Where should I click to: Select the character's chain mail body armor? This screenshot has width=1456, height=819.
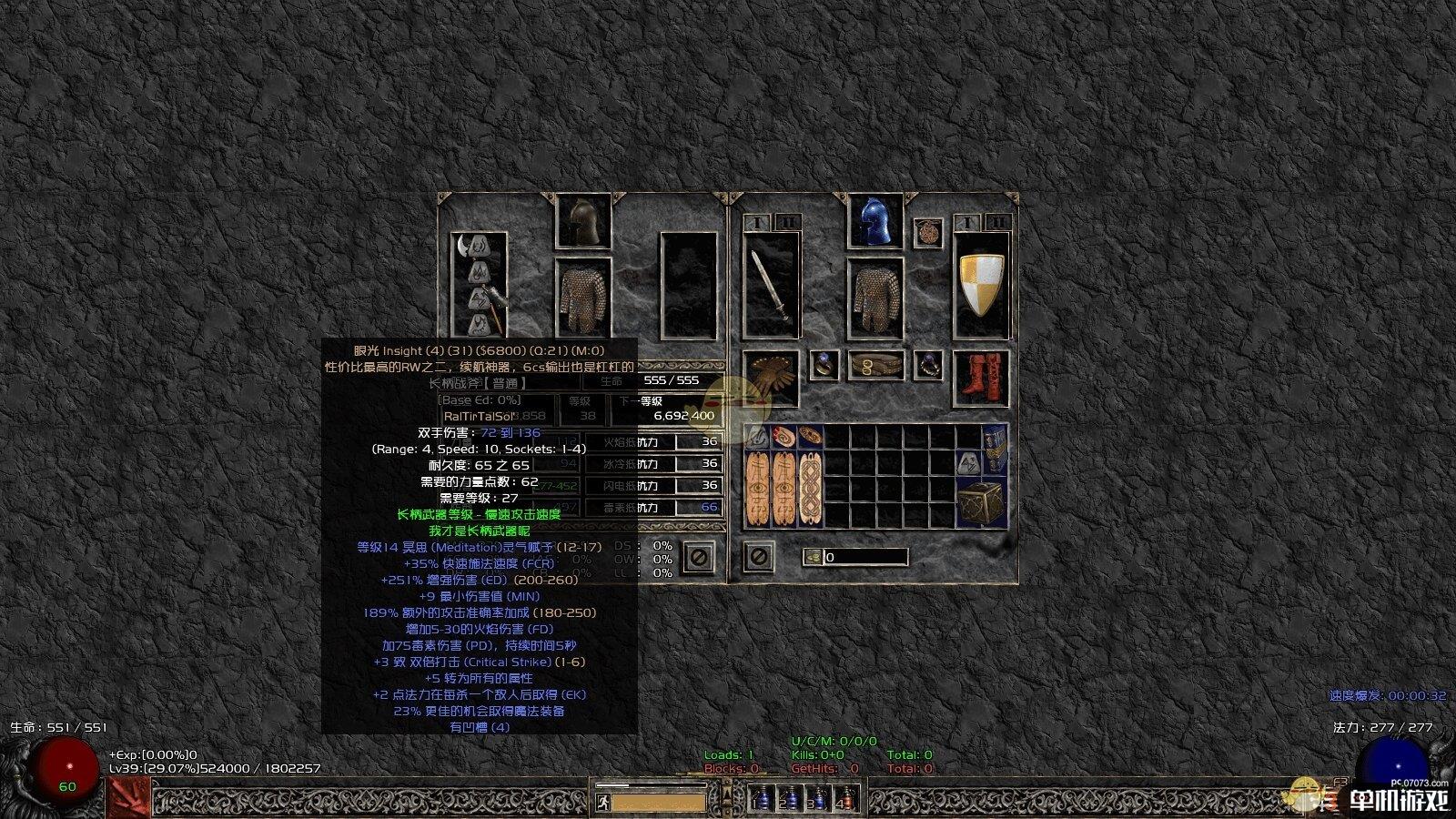click(x=875, y=297)
